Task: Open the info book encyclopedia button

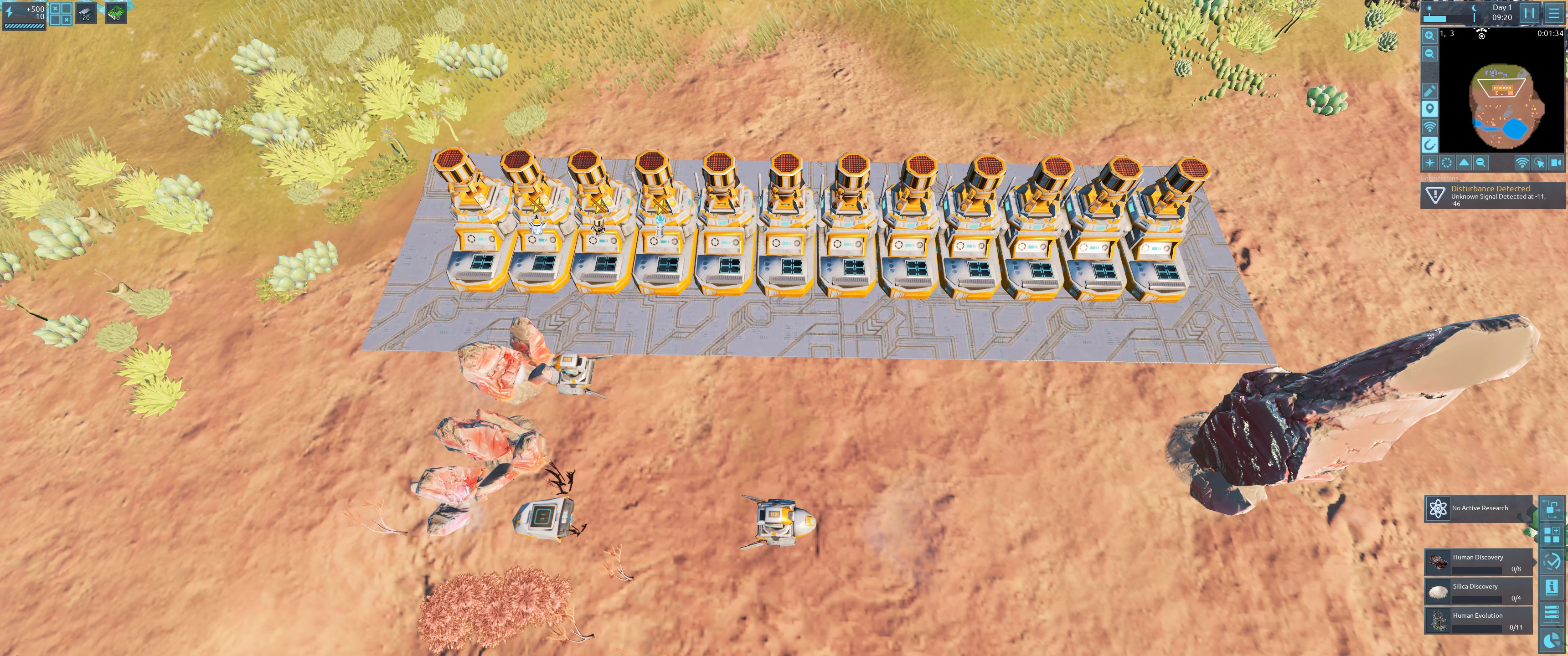Action: coord(1552,587)
